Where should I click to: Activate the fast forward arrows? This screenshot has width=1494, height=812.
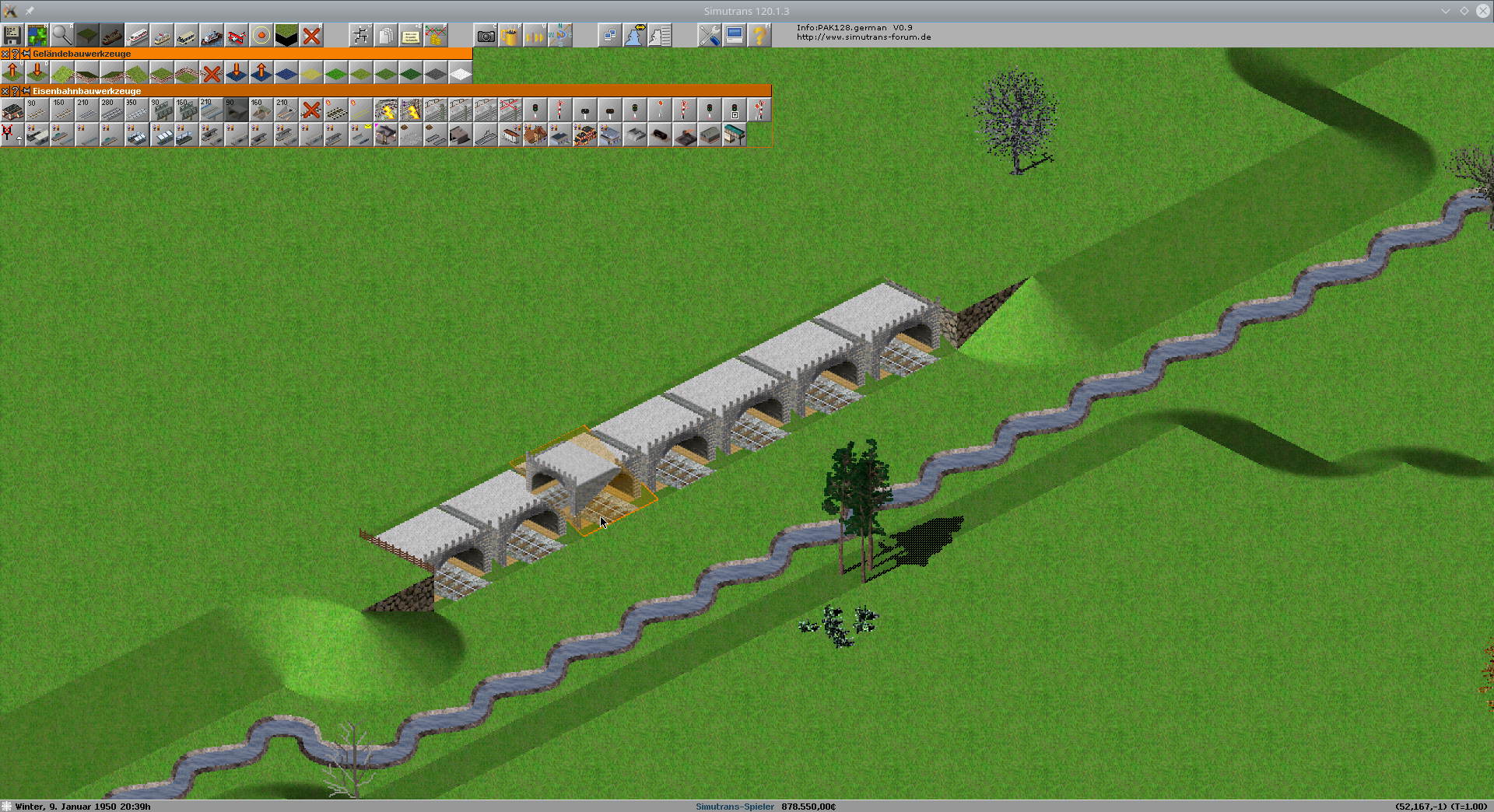pyautogui.click(x=535, y=36)
